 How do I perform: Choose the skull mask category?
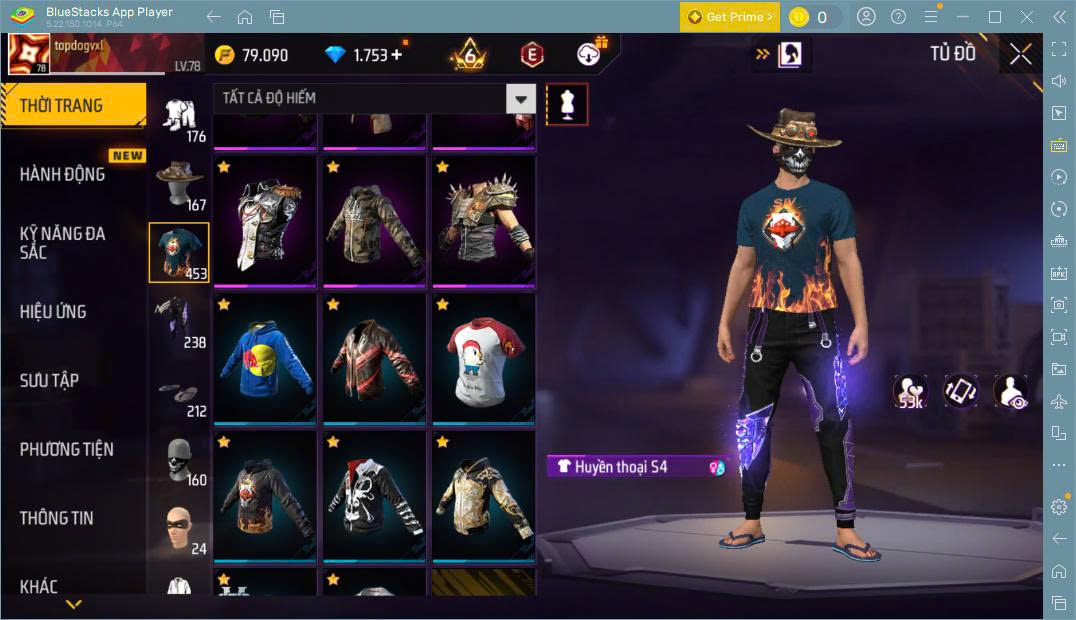pyautogui.click(x=180, y=459)
